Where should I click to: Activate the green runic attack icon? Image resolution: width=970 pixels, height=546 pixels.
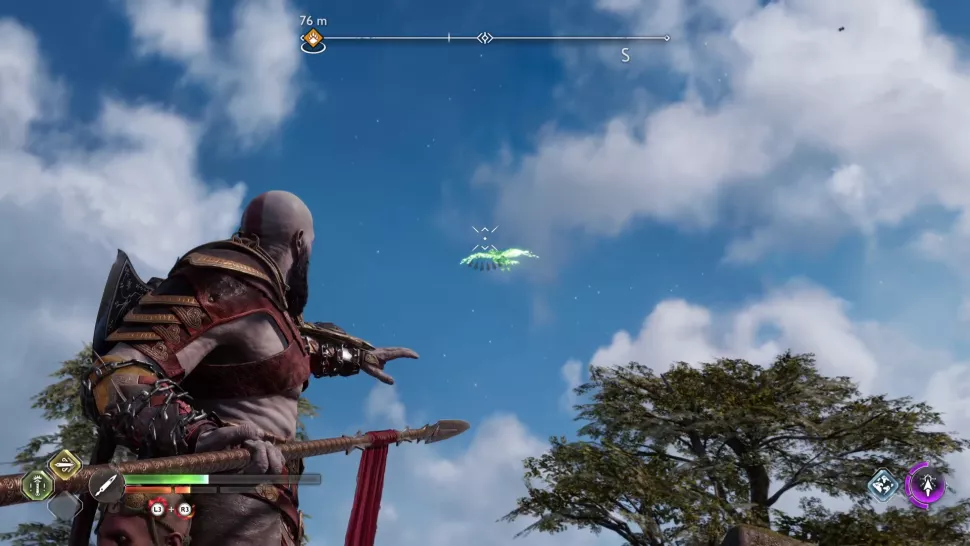(x=38, y=485)
